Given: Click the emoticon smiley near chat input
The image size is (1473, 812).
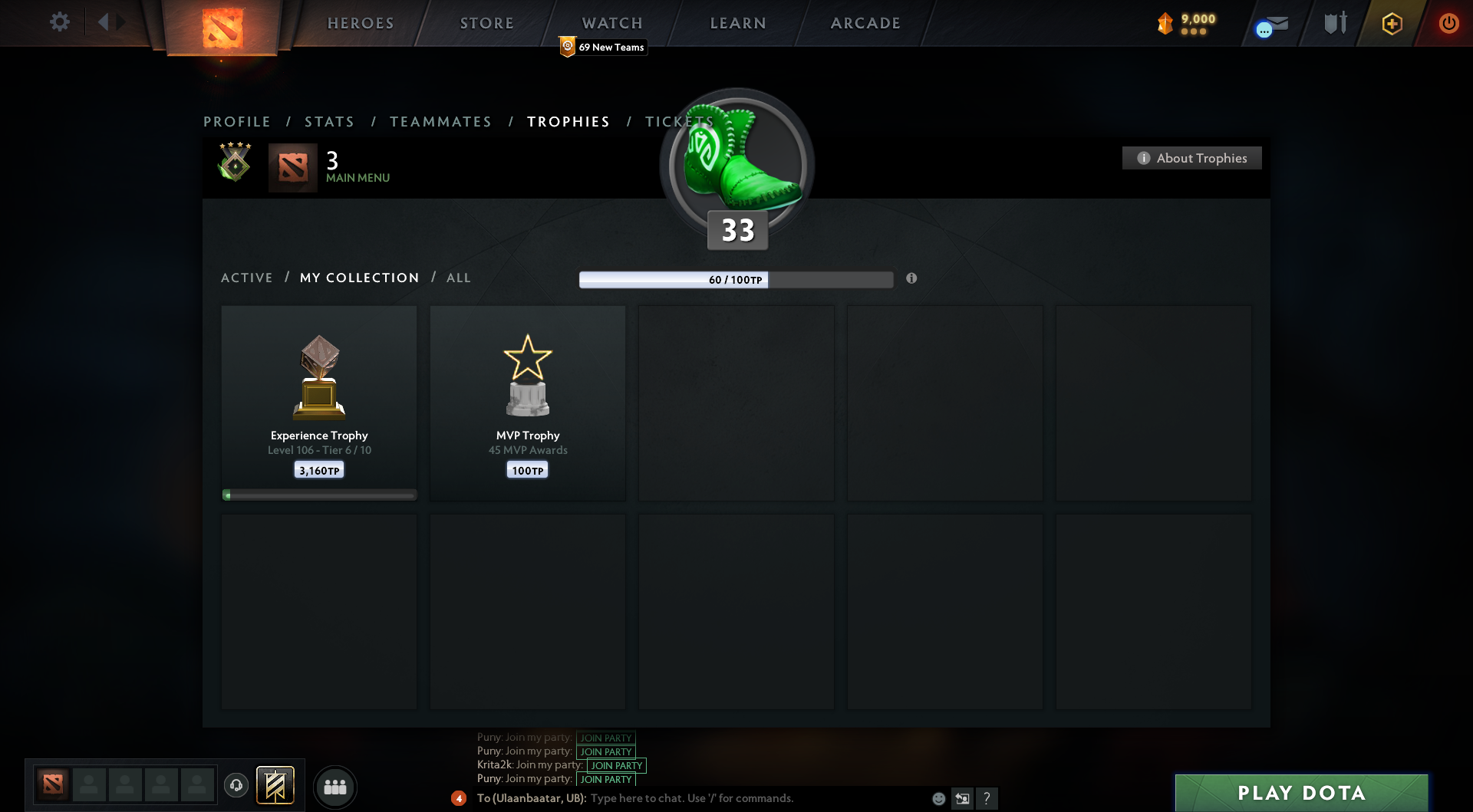Looking at the screenshot, I should pyautogui.click(x=938, y=798).
